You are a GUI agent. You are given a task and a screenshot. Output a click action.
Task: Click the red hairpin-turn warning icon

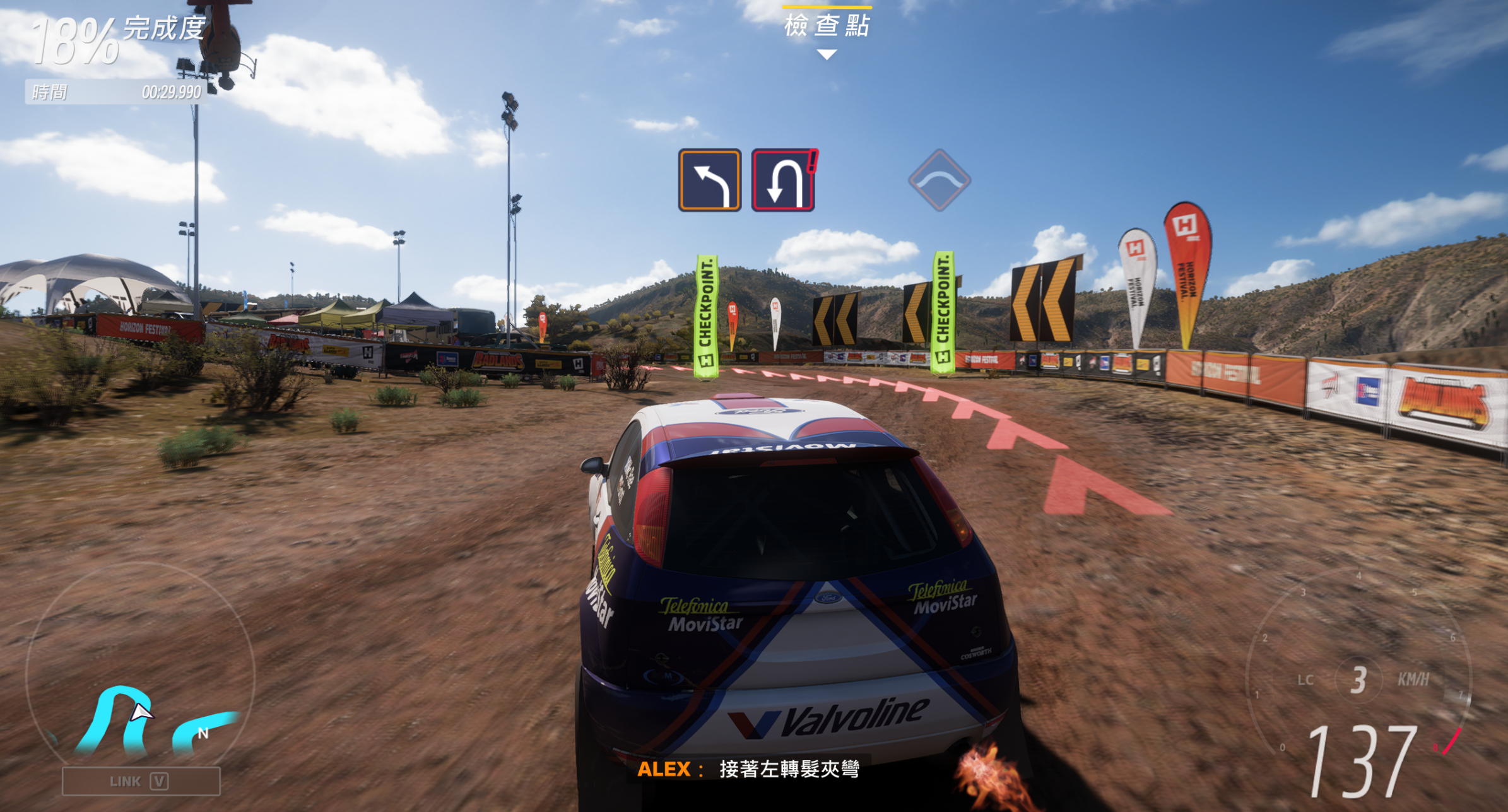[783, 180]
